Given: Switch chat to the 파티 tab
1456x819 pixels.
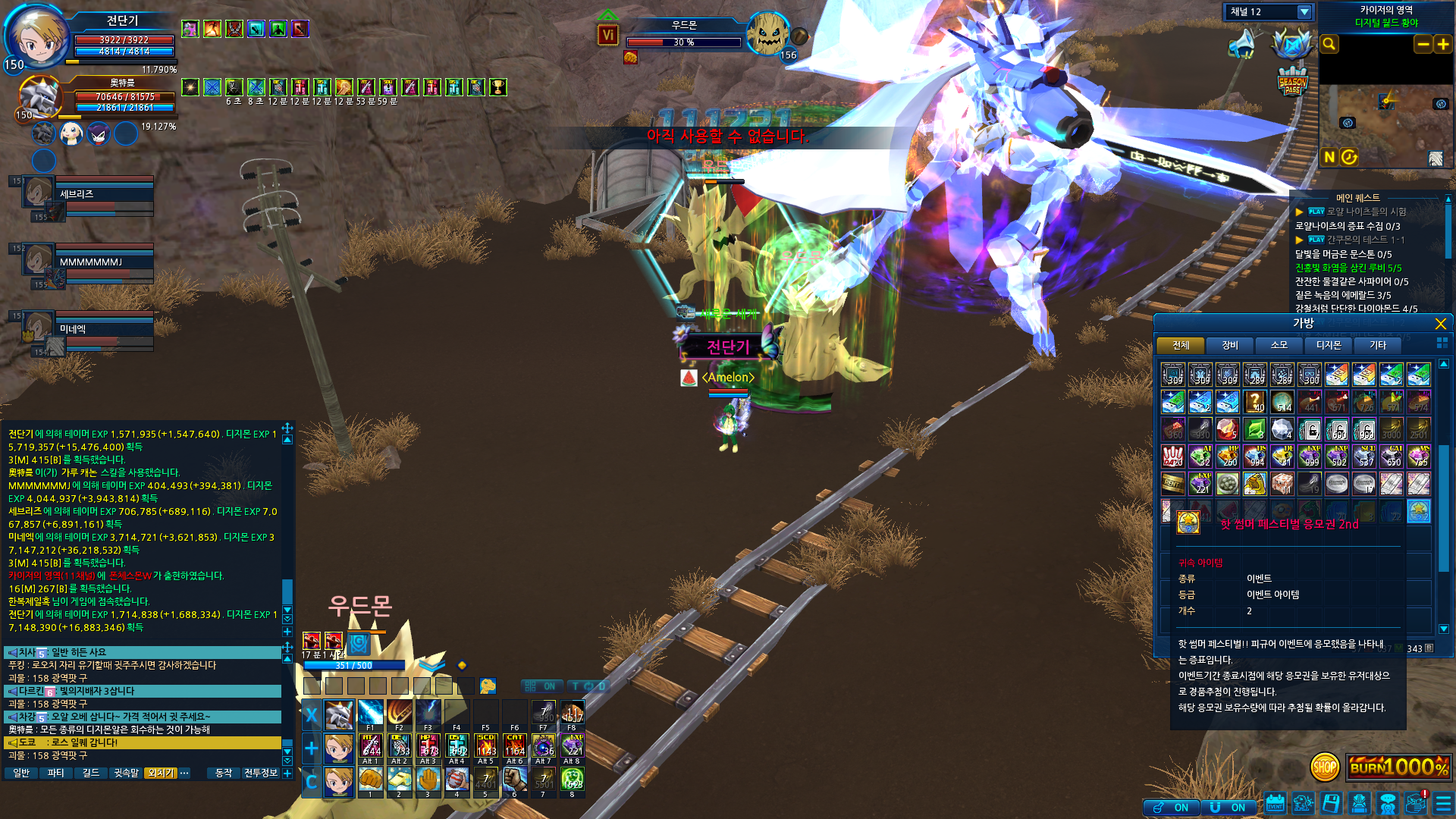Looking at the screenshot, I should [x=55, y=773].
